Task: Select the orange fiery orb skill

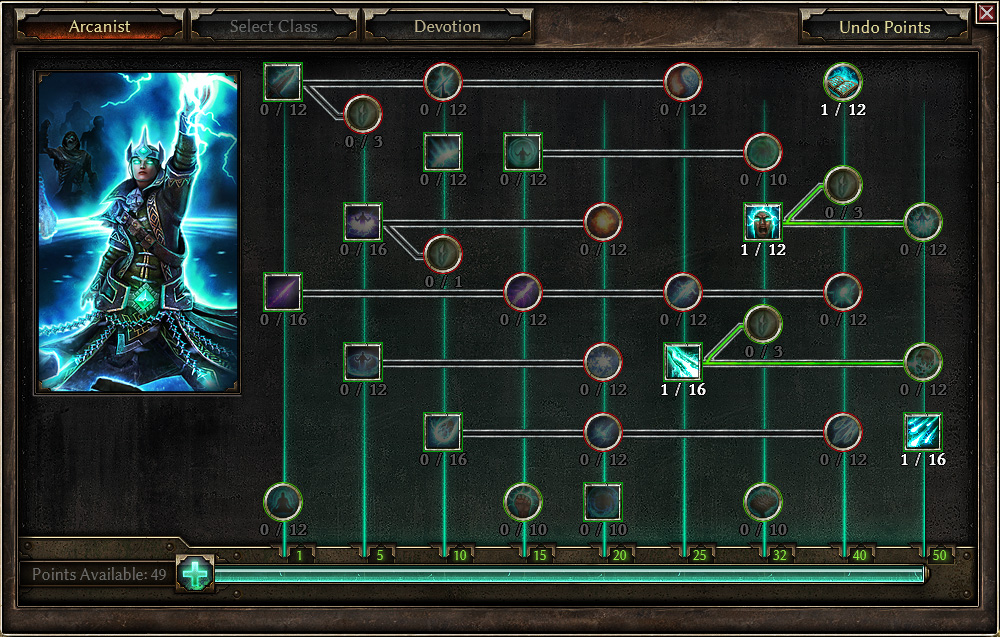Action: pos(603,222)
